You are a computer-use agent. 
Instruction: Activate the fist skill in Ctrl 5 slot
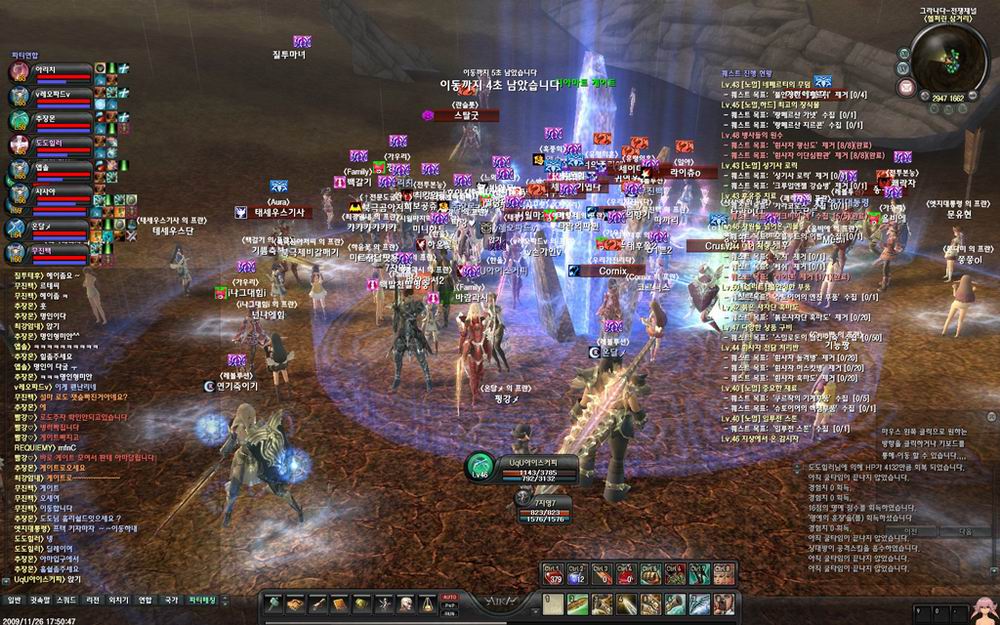[x=652, y=574]
